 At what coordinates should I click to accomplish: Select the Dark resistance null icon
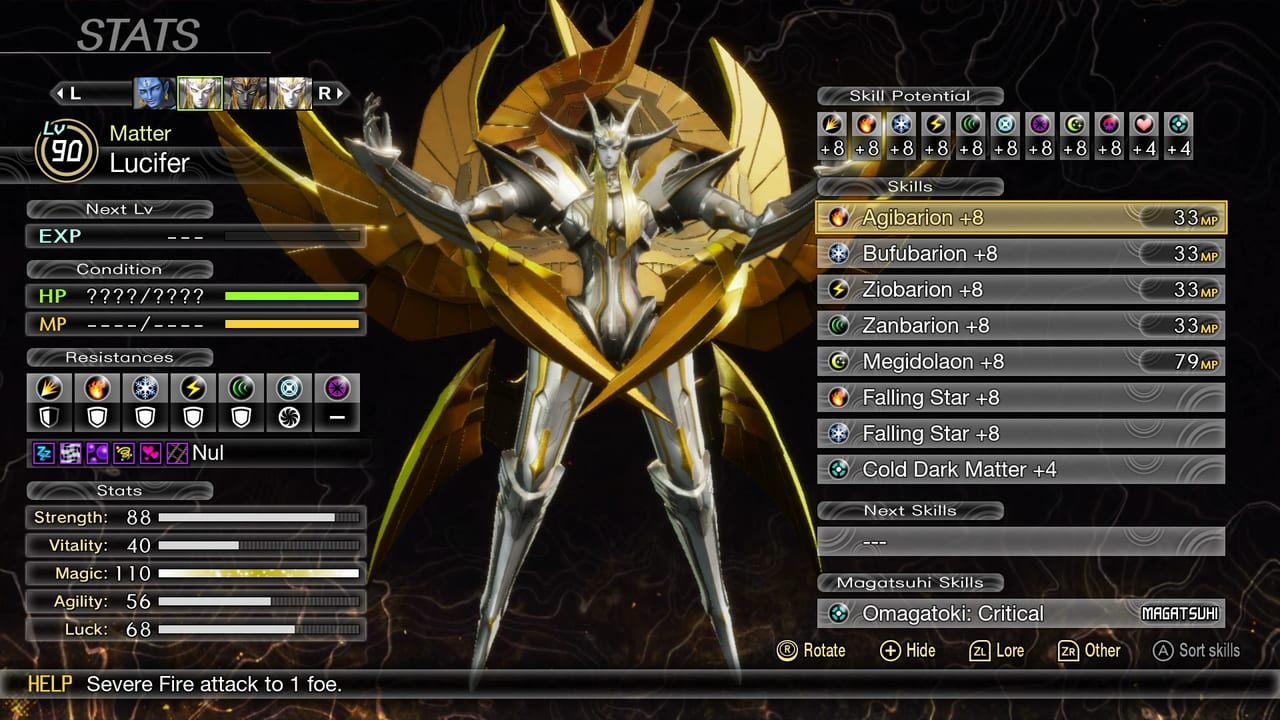337,417
